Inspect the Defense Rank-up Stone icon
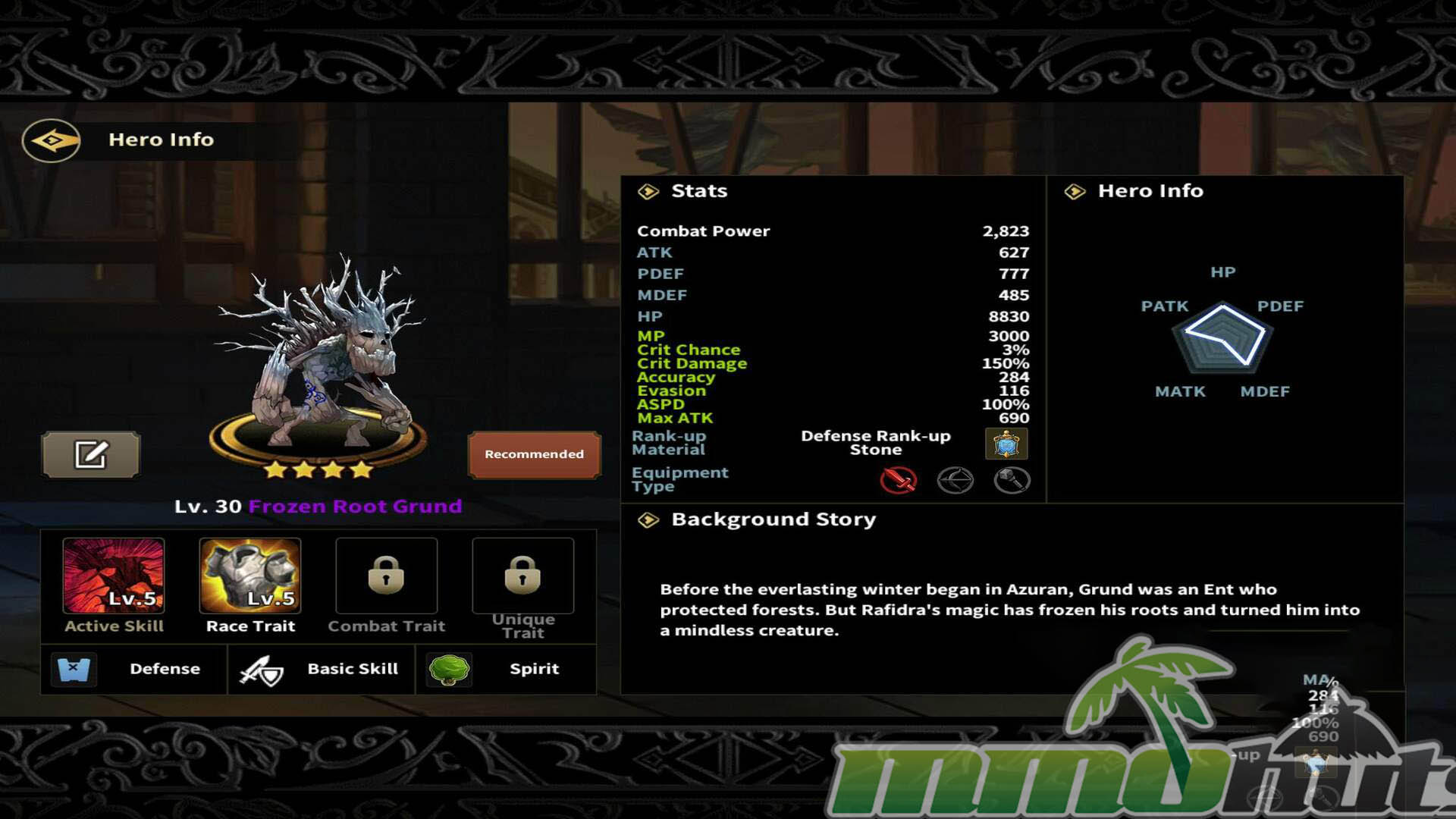This screenshot has width=1456, height=819. [1006, 444]
